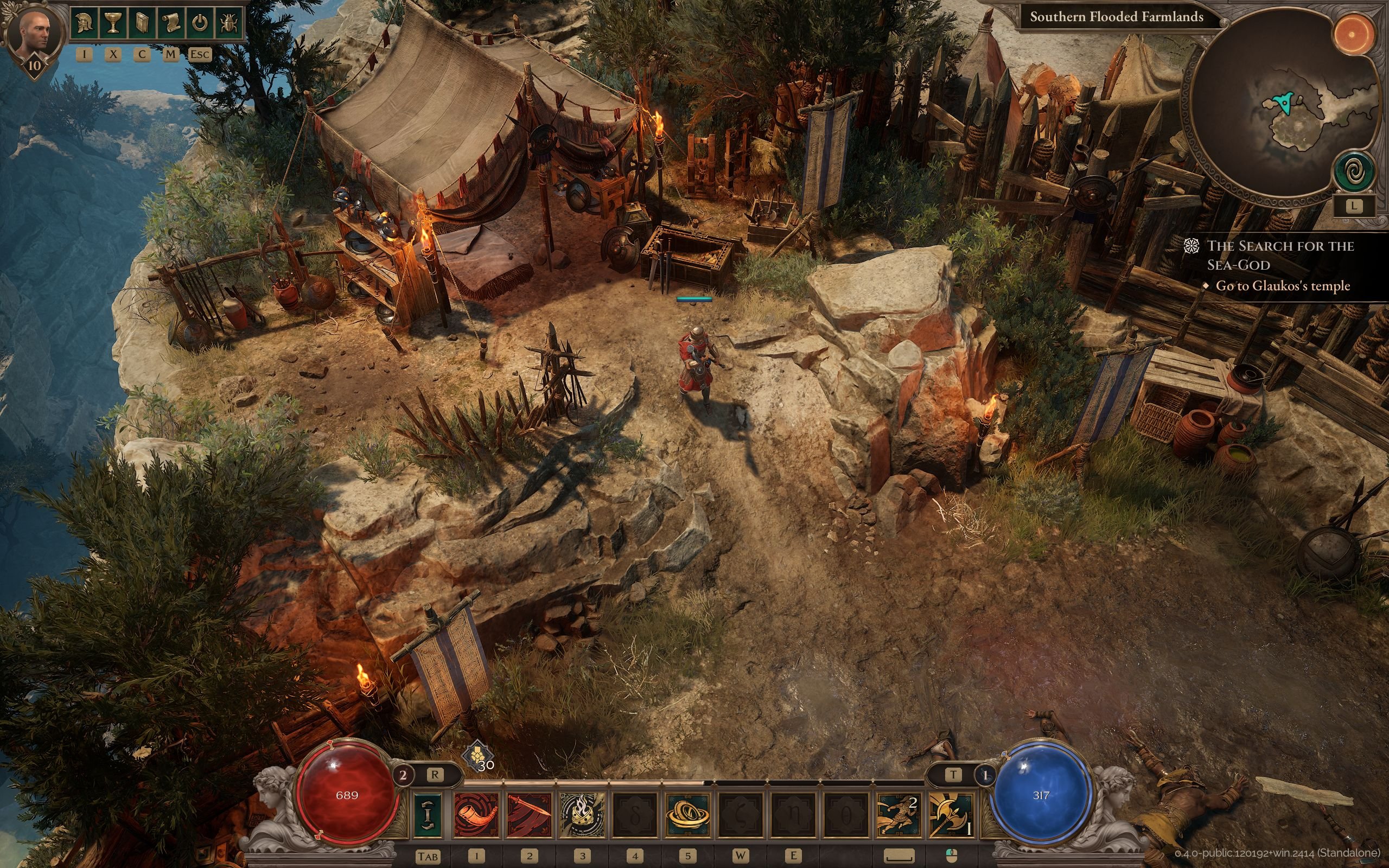Activate the war horn ability

pyautogui.click(x=476, y=815)
